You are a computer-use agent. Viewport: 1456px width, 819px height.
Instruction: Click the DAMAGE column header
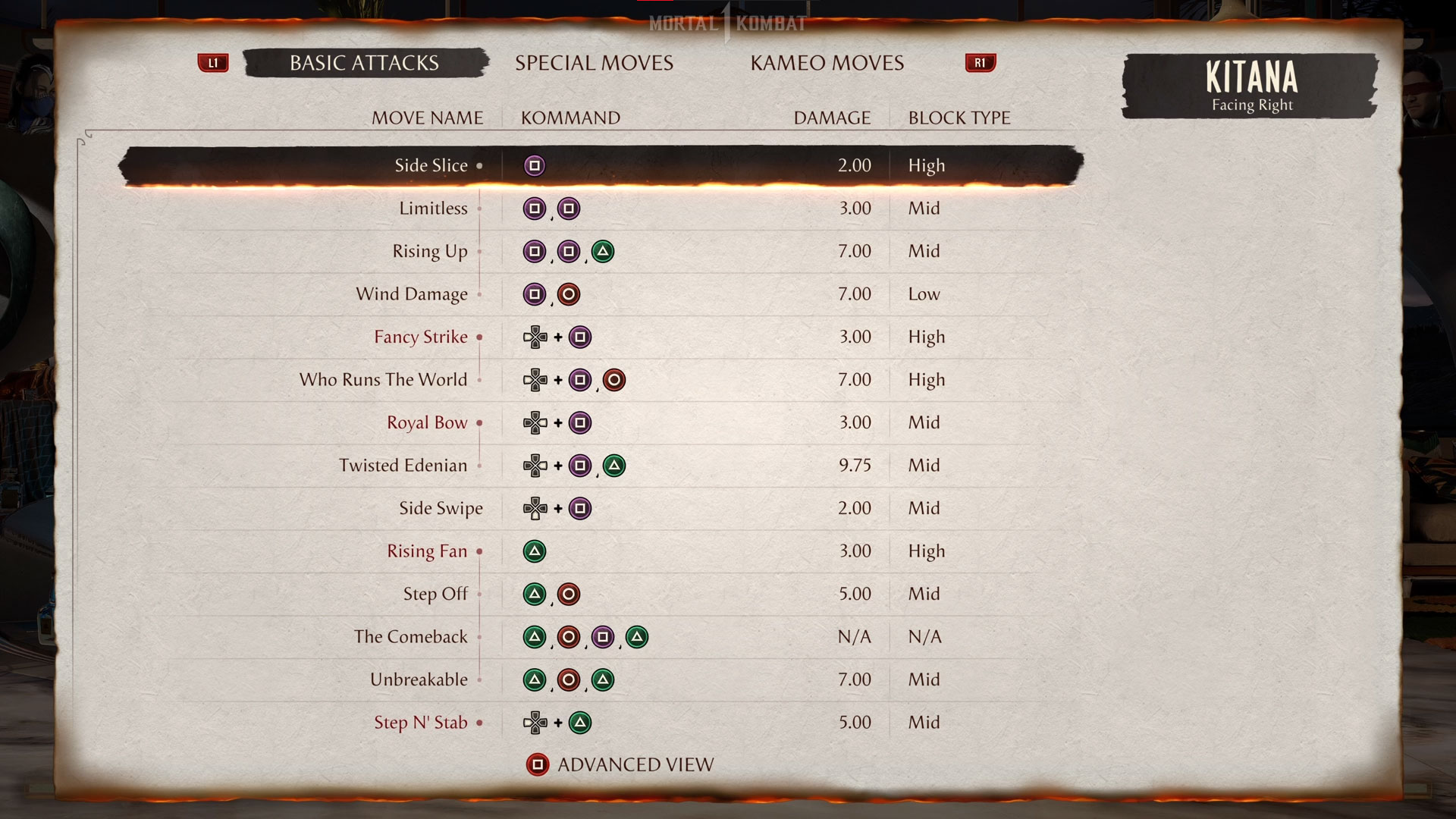click(x=831, y=118)
